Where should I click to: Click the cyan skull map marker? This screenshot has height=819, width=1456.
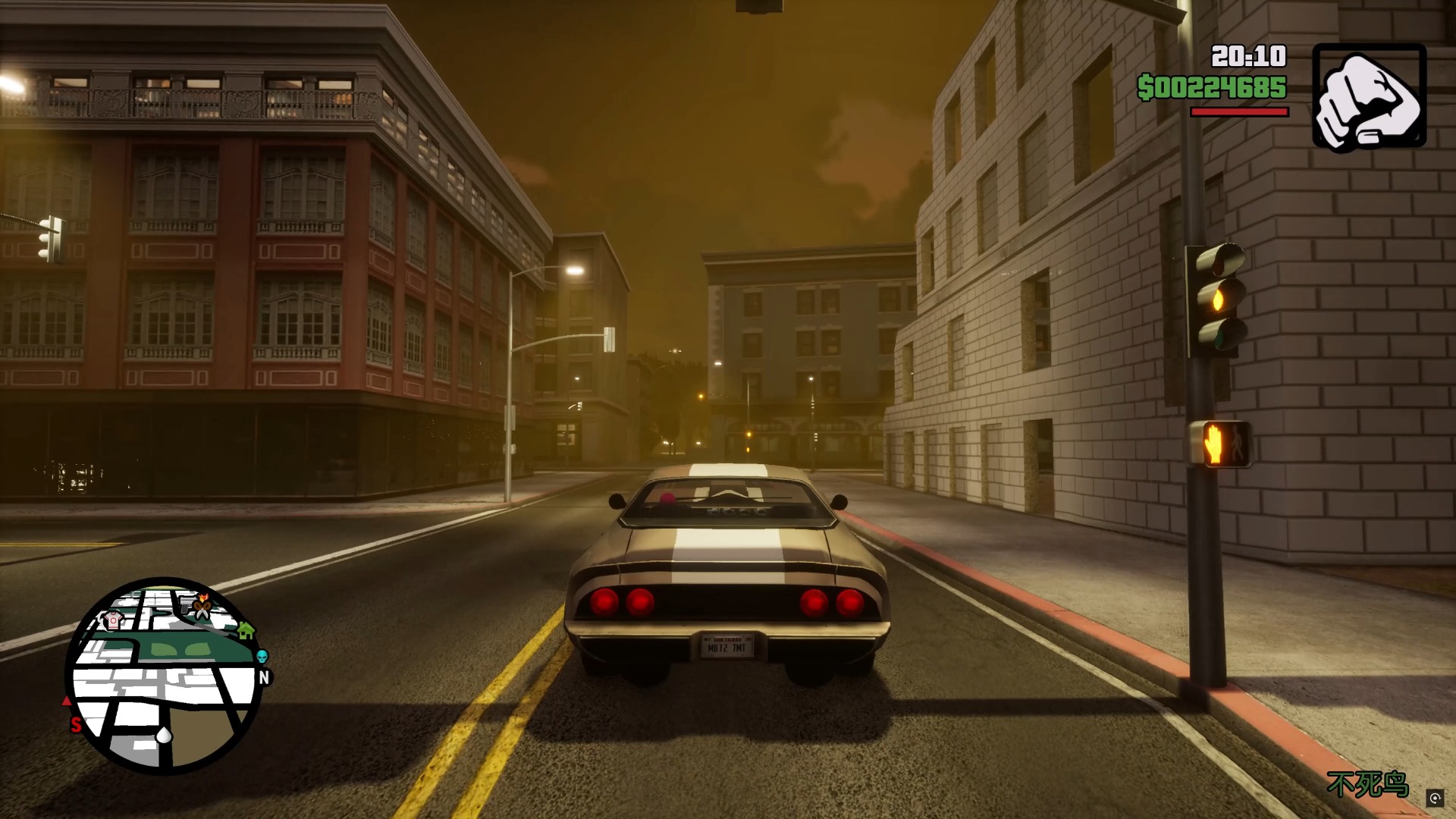coord(262,656)
